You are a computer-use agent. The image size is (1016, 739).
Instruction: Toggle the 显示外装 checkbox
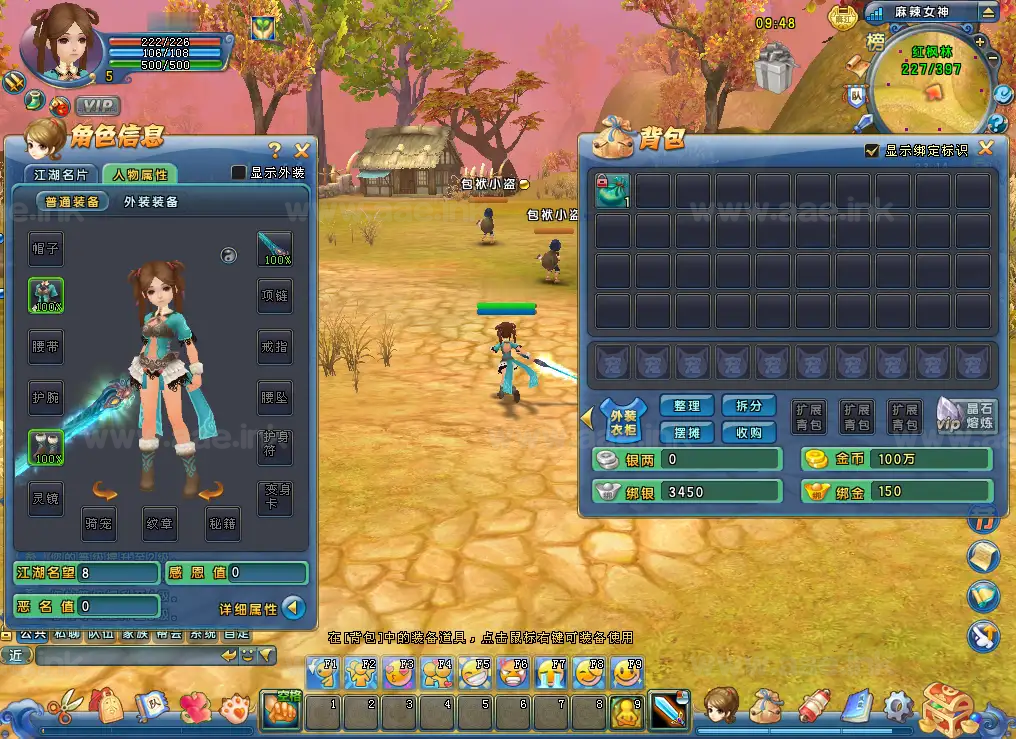tap(239, 173)
